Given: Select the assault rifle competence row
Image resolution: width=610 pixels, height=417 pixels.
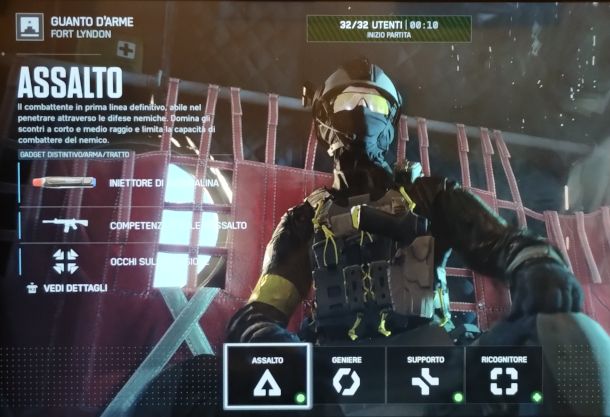Looking at the screenshot, I should 130,225.
